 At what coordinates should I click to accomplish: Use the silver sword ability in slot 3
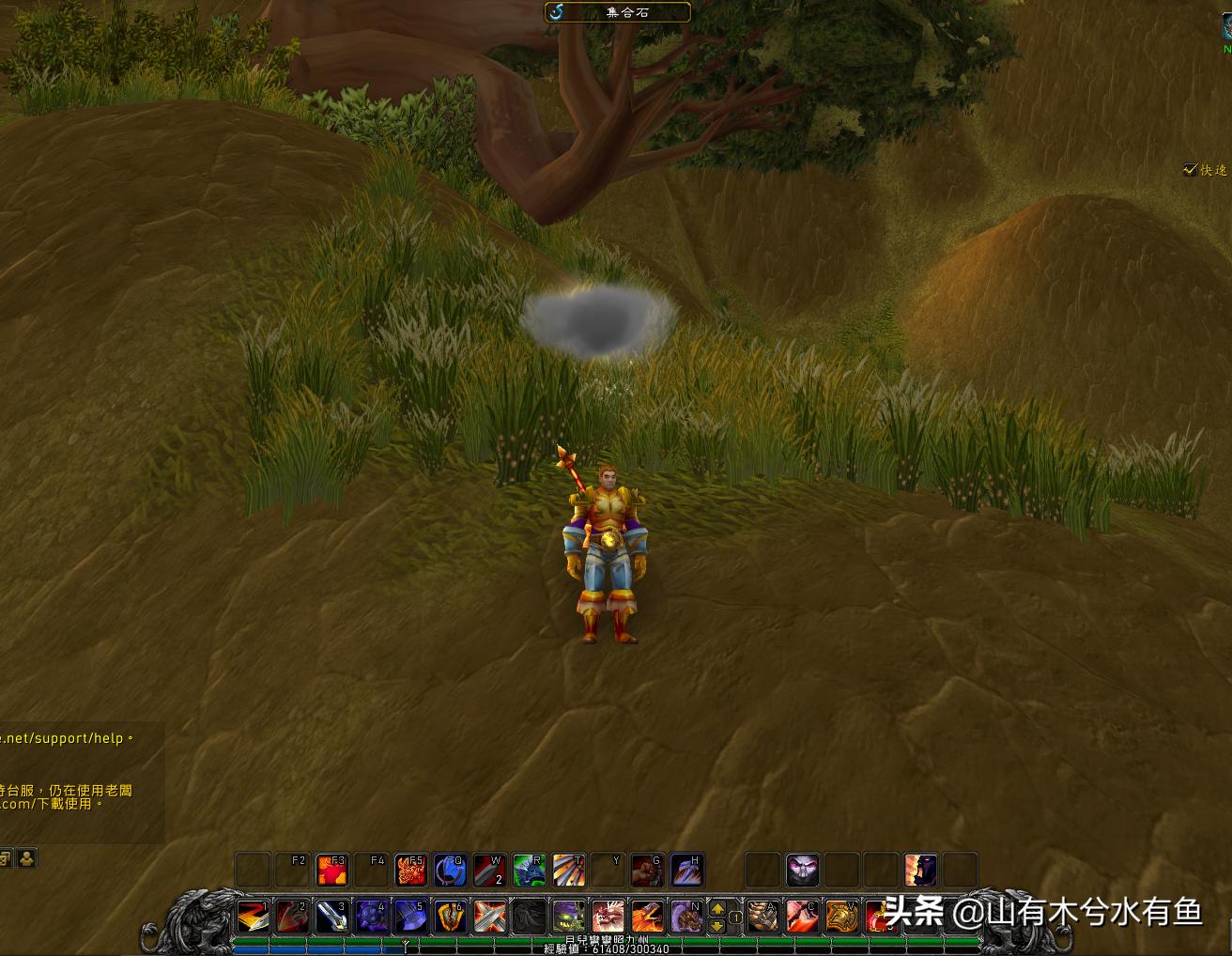pos(331,917)
